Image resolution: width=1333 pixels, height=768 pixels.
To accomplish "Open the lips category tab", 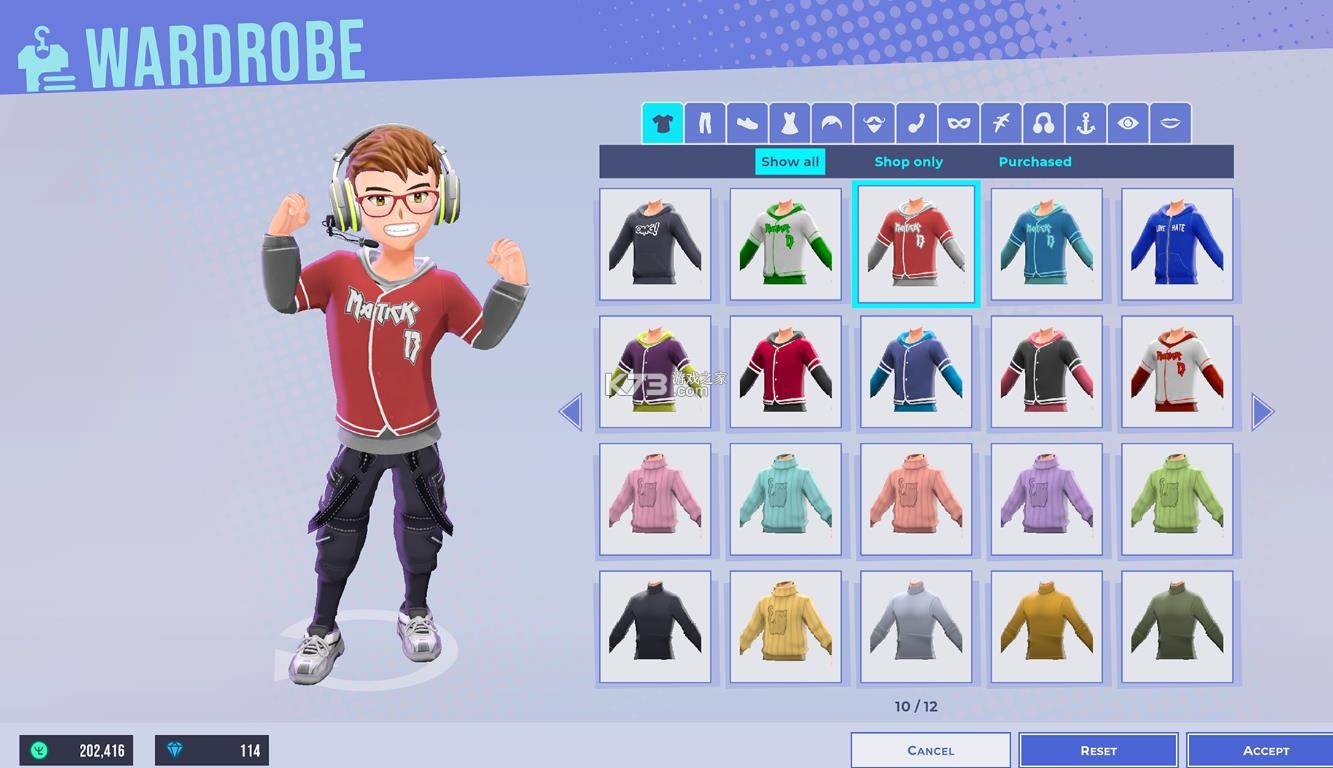I will tap(1170, 124).
